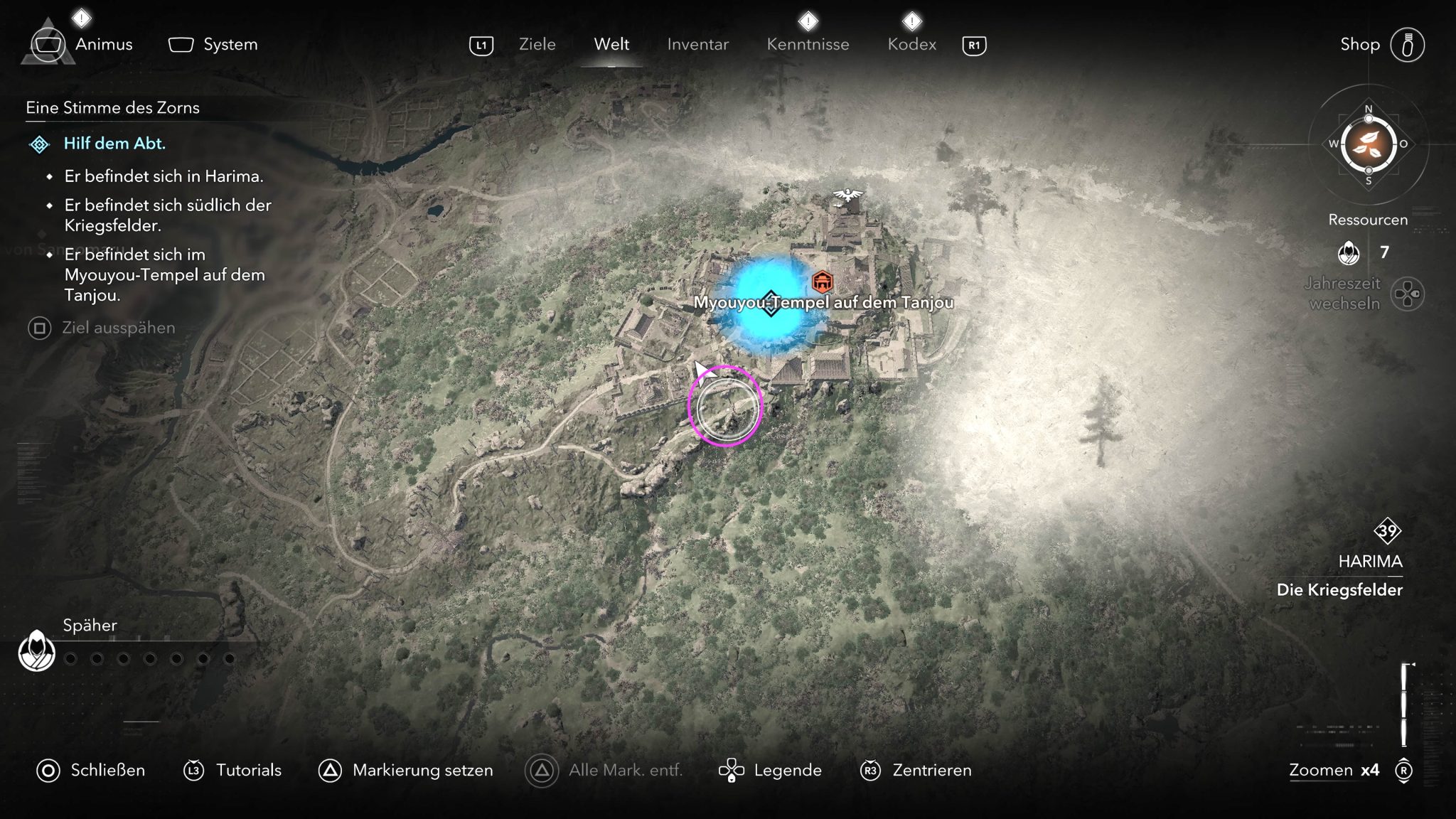Select the Welt map tab
This screenshot has height=819, width=1456.
(611, 44)
